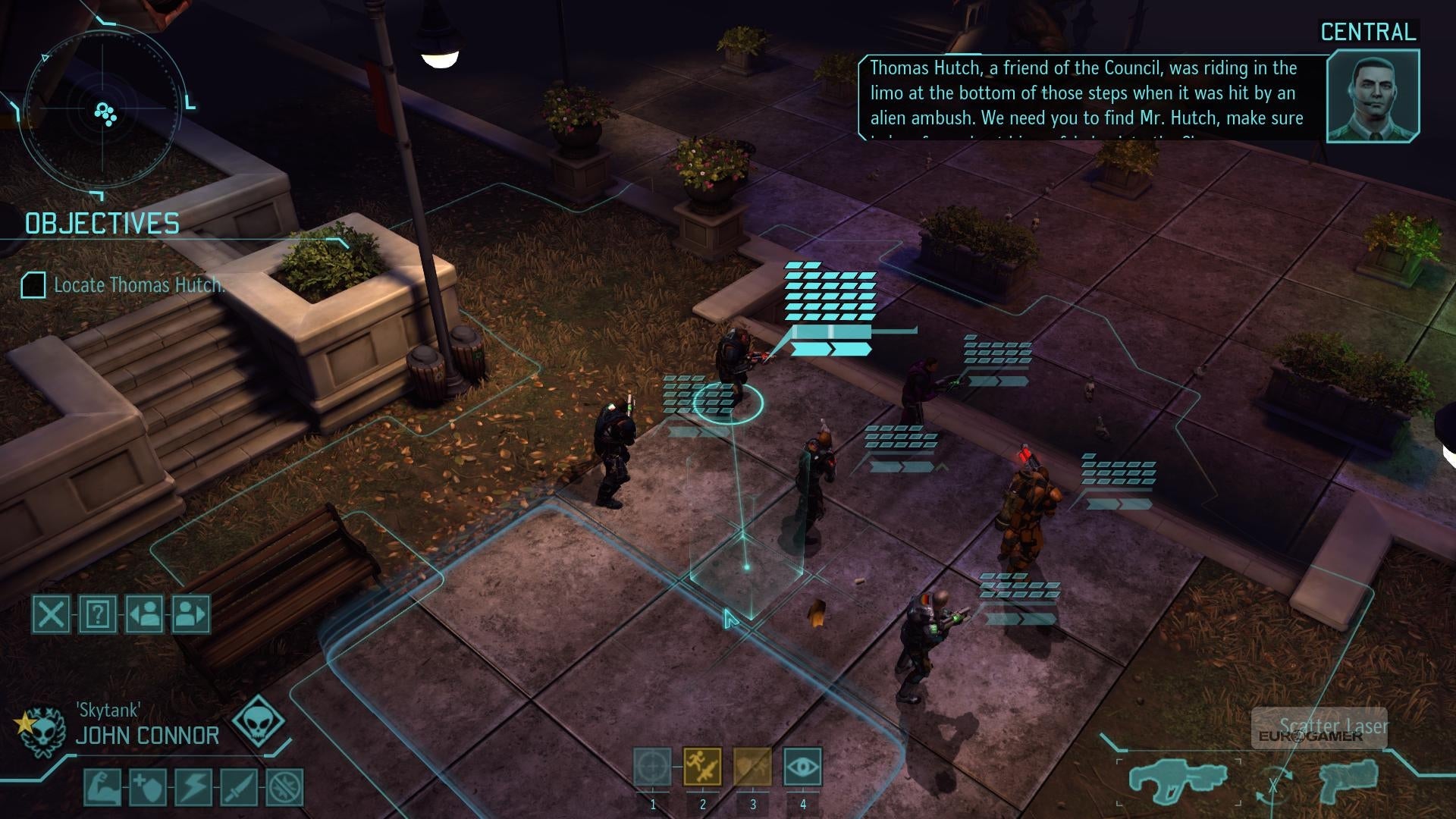Switch to the next soldier
Viewport: 1456px width, 819px height.
pyautogui.click(x=190, y=613)
